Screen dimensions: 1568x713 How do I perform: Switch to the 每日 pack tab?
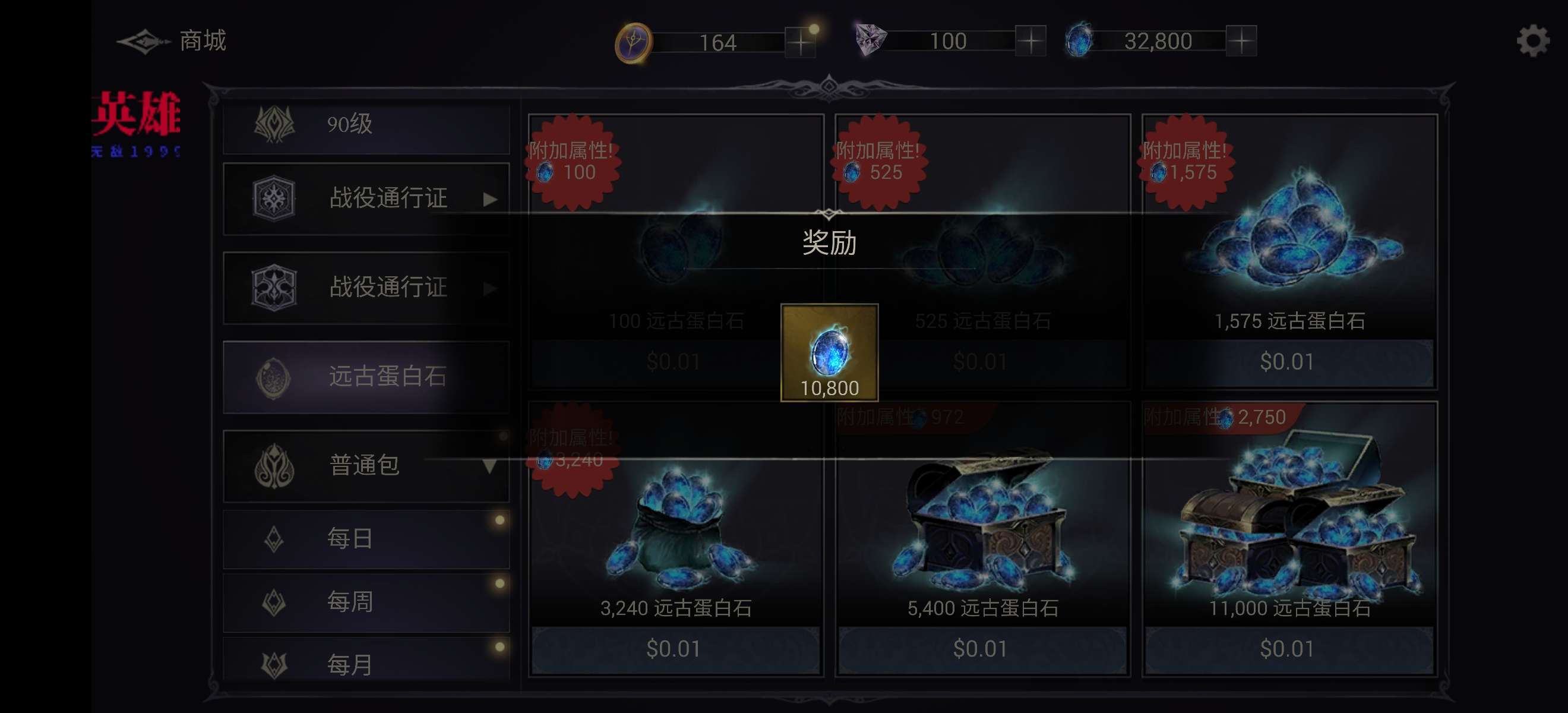(x=366, y=539)
